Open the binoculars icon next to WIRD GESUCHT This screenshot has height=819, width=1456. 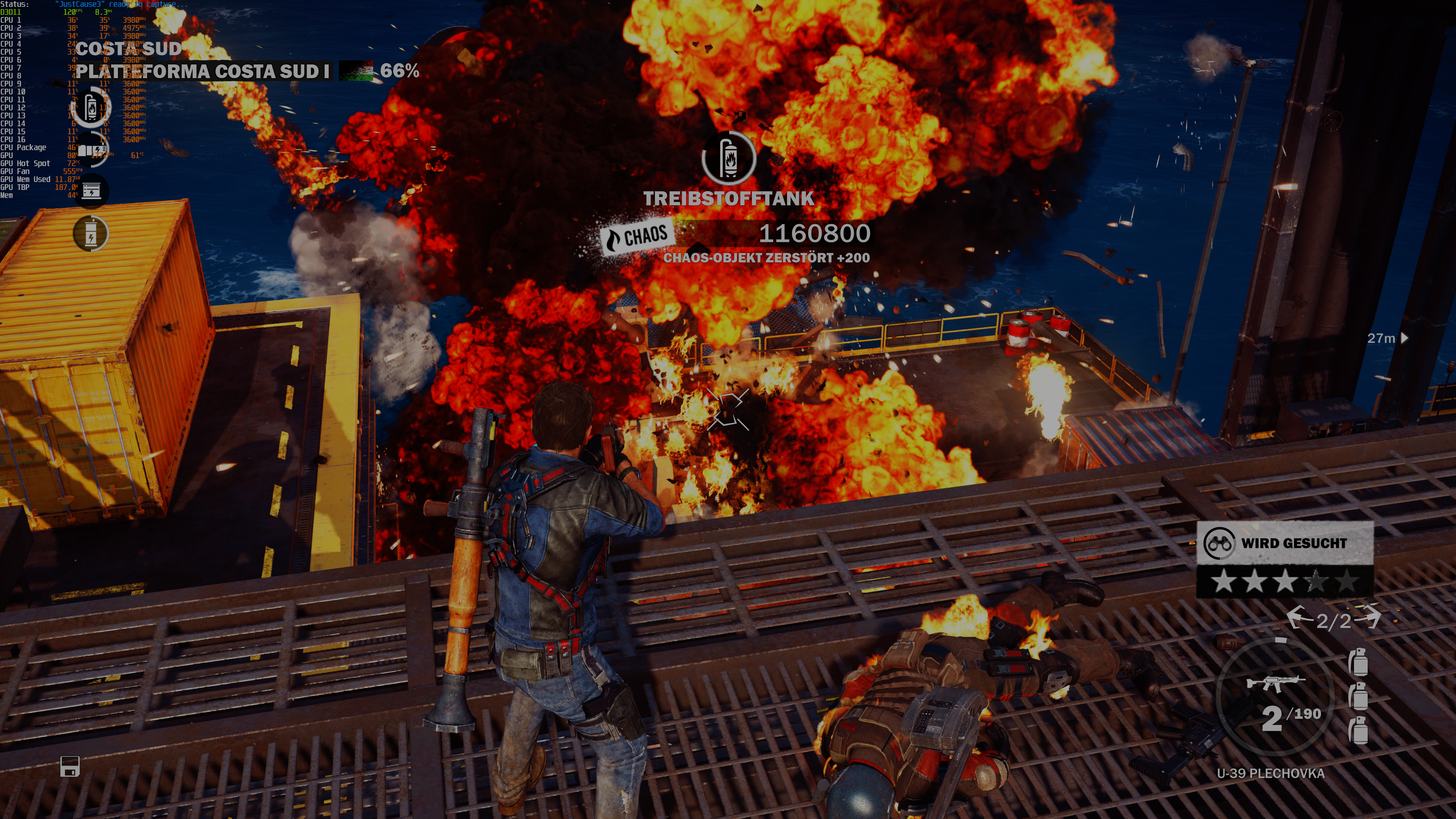tap(1219, 543)
